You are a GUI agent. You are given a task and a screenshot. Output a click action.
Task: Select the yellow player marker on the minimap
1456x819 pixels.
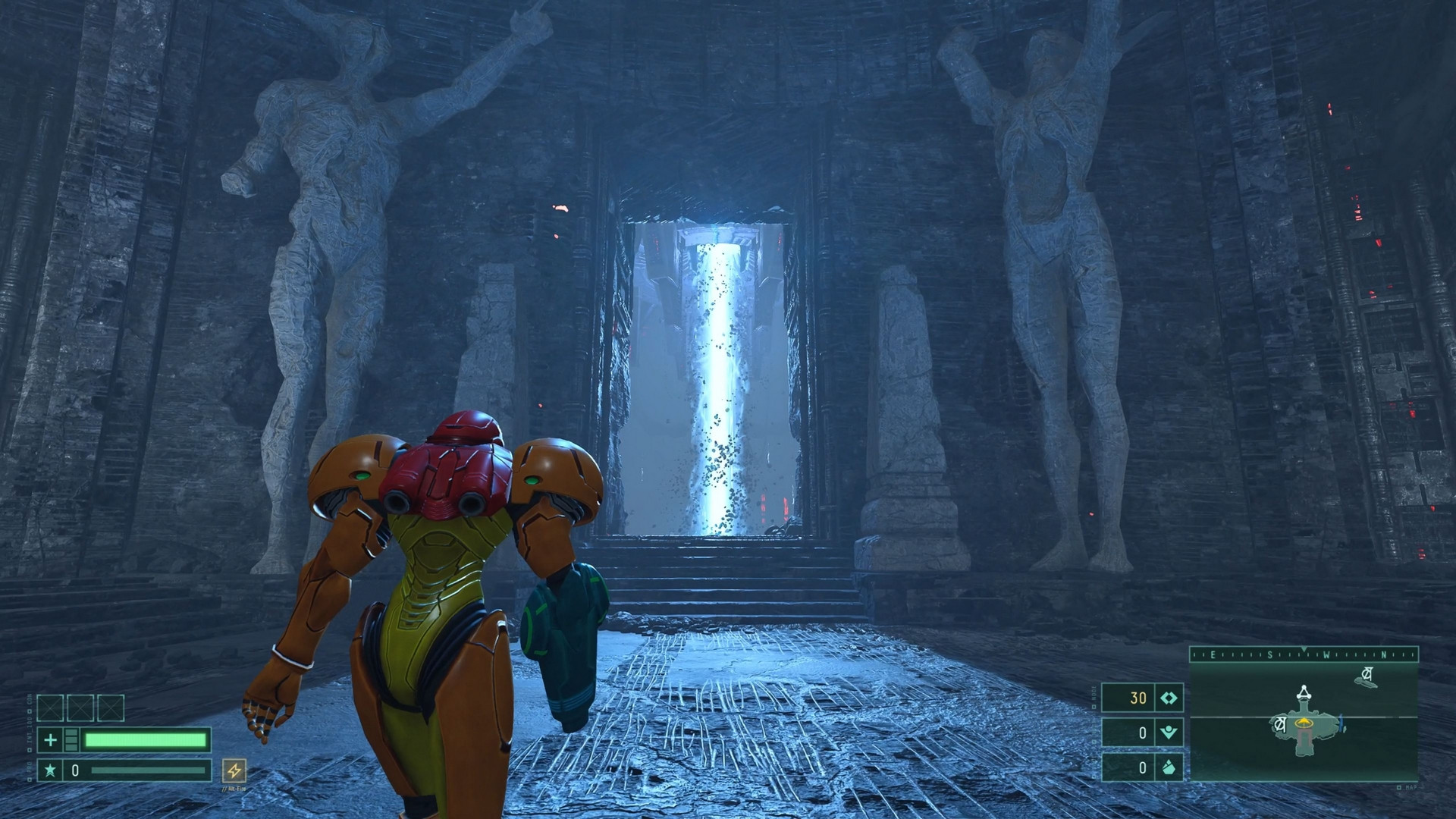(x=1304, y=722)
